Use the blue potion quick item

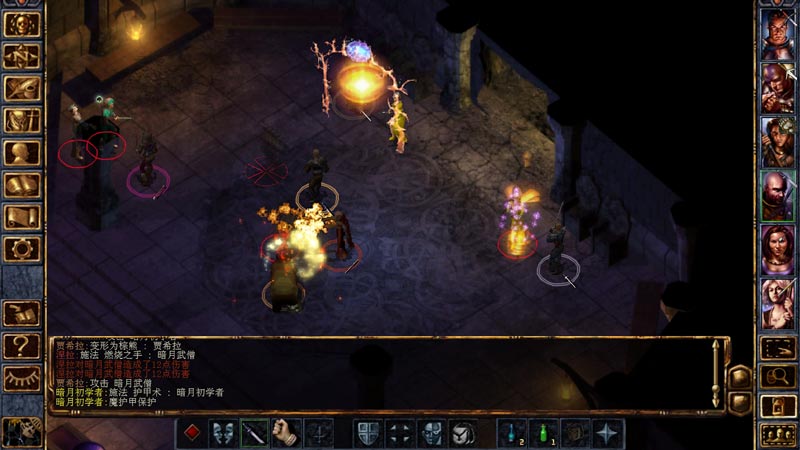pos(512,433)
